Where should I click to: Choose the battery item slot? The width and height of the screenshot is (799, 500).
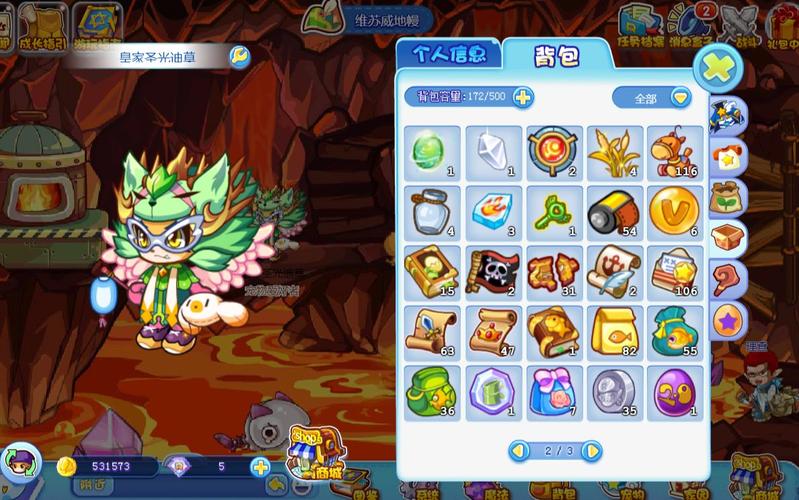pyautogui.click(x=613, y=212)
